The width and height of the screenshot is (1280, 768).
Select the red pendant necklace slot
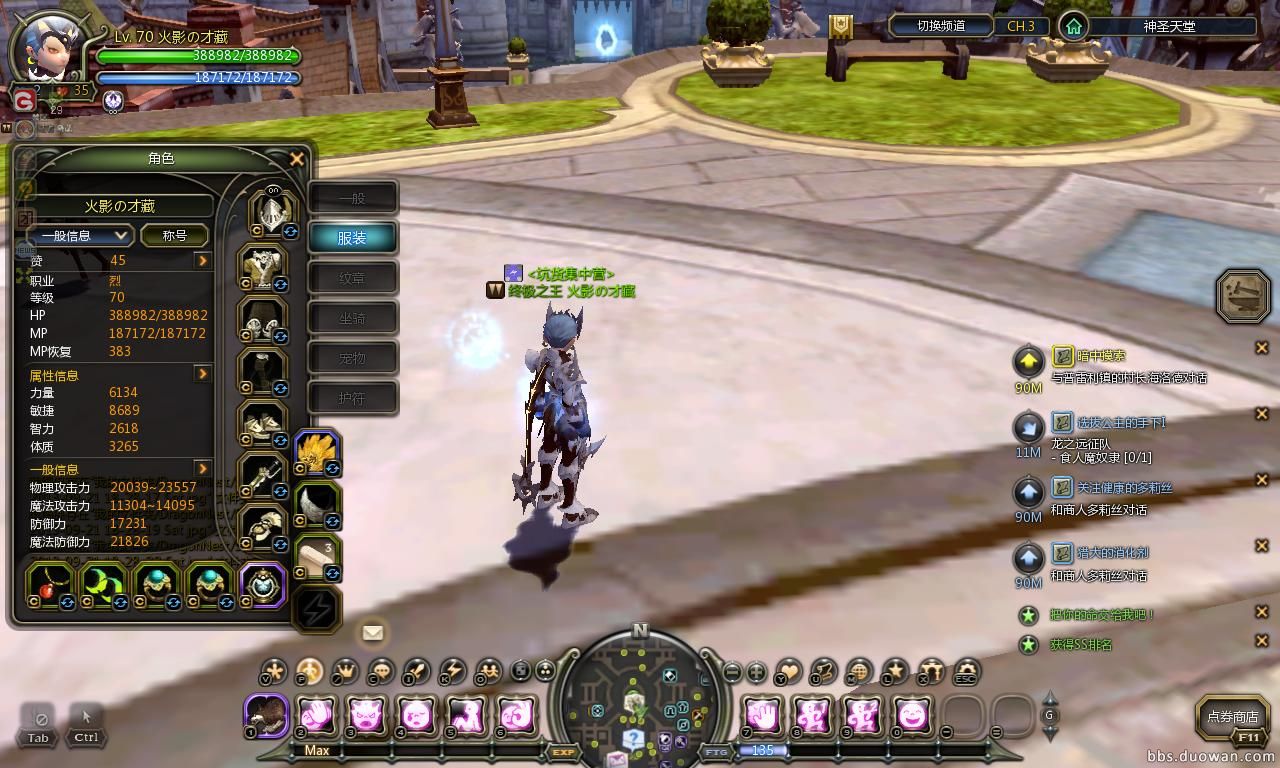[x=48, y=584]
